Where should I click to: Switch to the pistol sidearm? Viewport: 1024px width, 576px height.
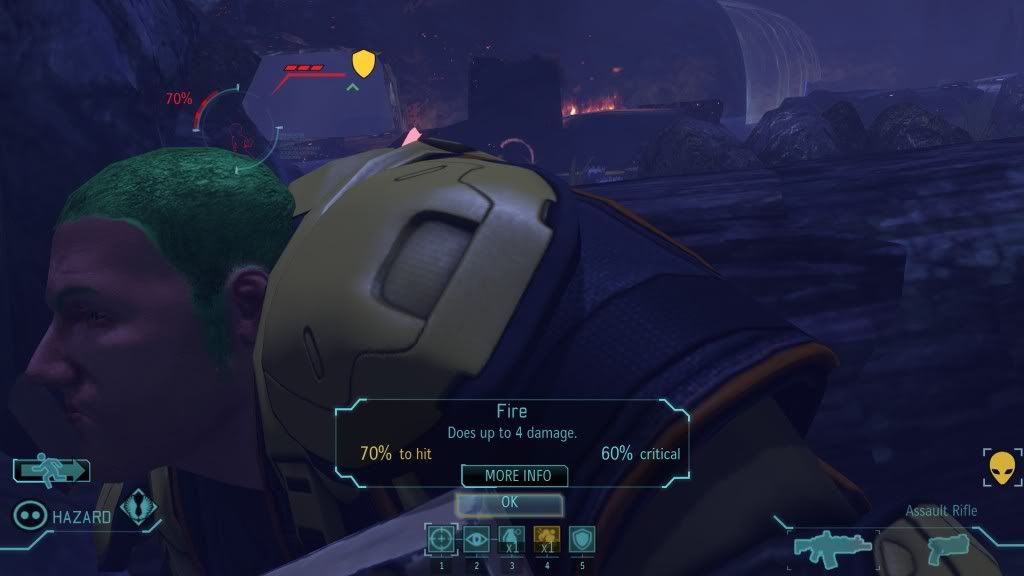[x=943, y=547]
